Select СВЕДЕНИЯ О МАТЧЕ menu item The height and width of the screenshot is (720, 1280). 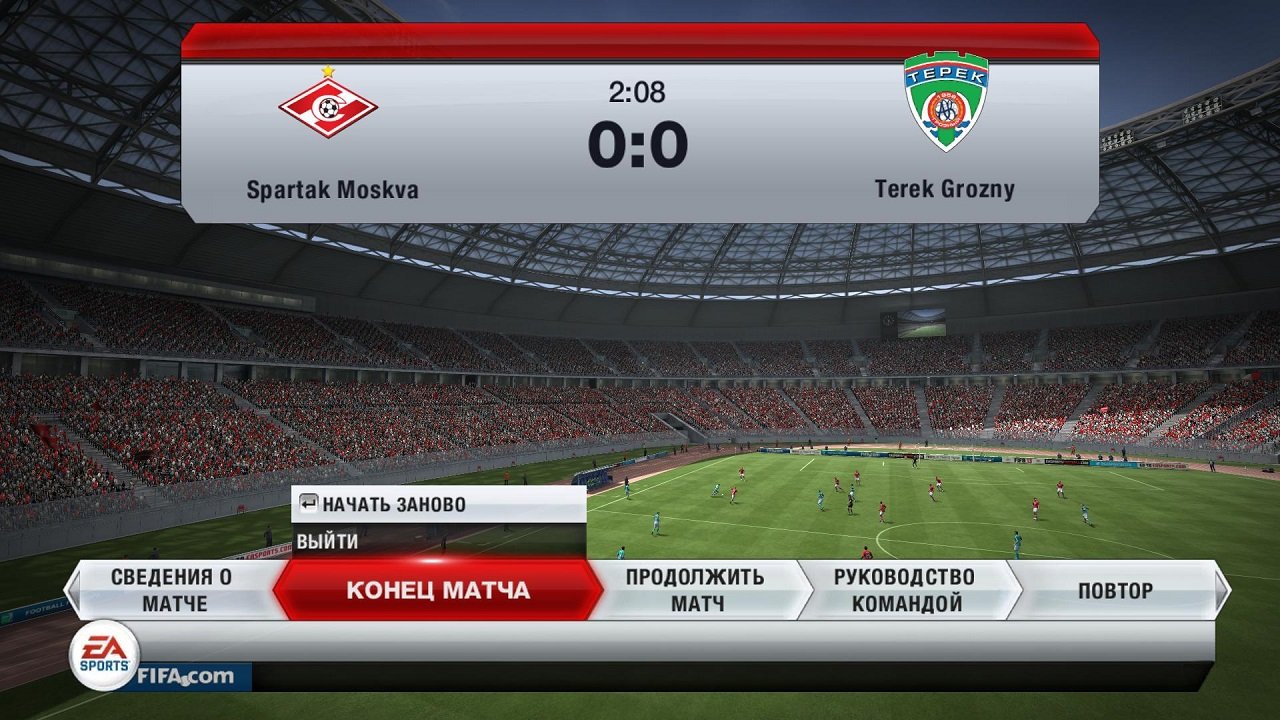[x=172, y=589]
